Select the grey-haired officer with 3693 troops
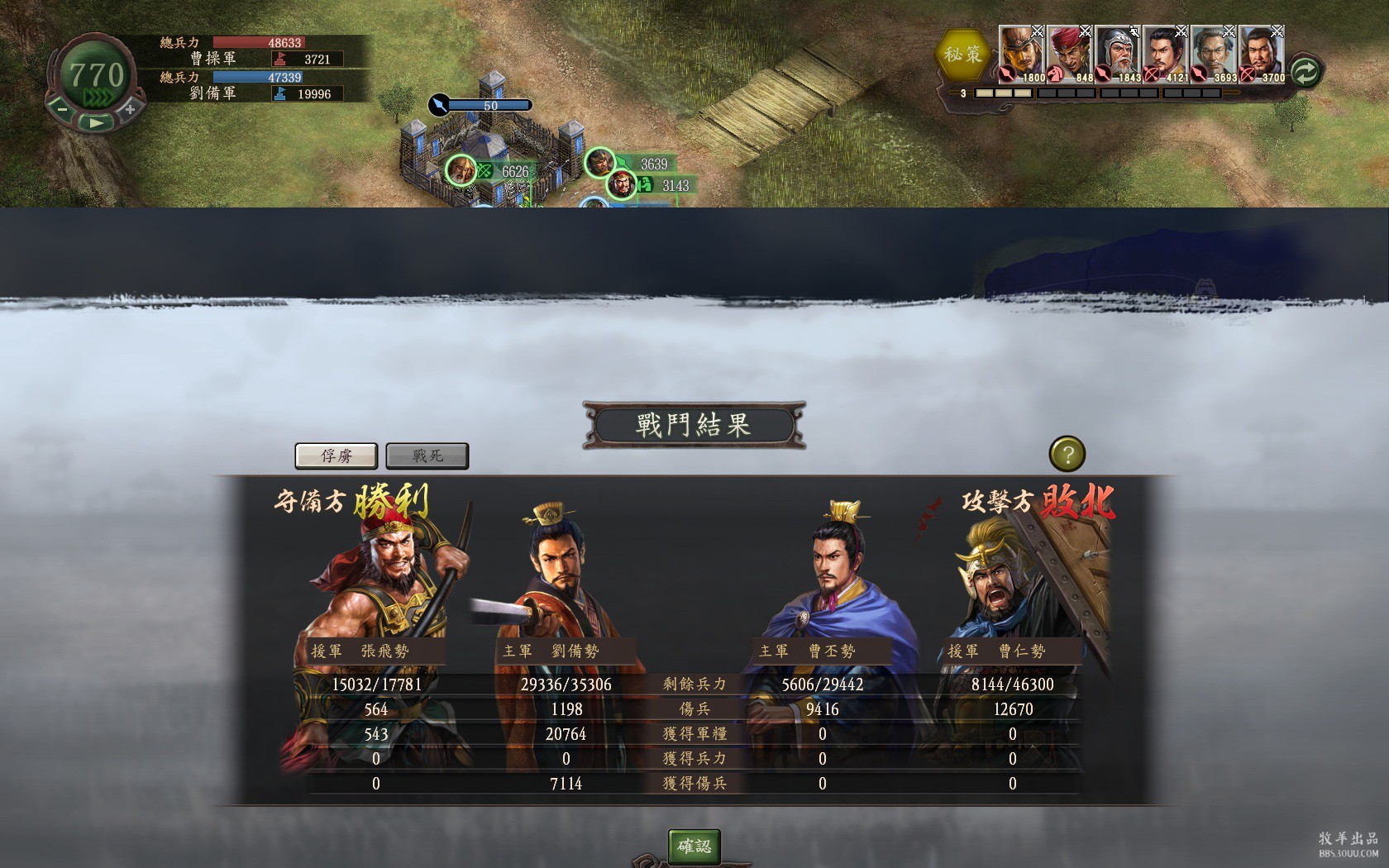 [1214, 54]
